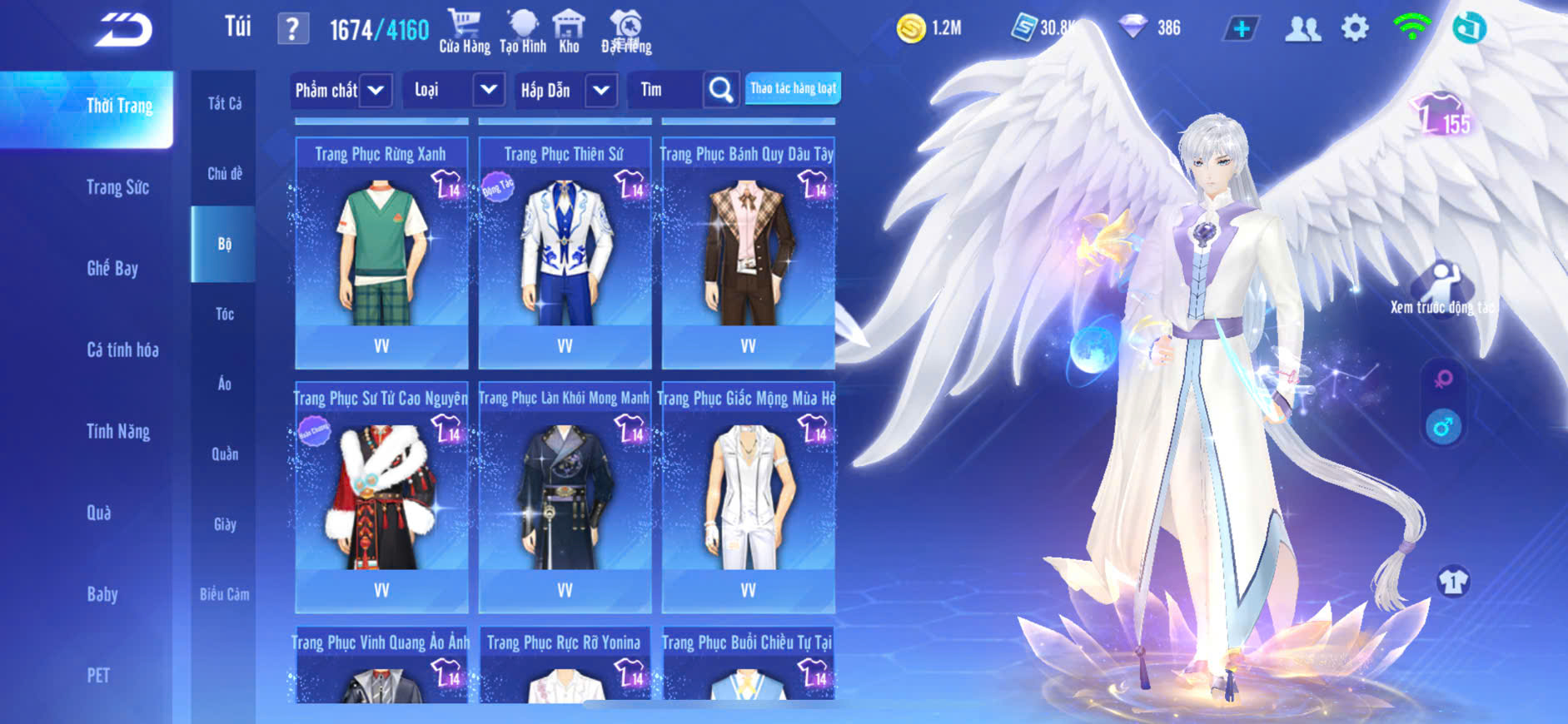Open the Tạo Hình styling menu
This screenshot has width=1568, height=724.
click(x=523, y=32)
